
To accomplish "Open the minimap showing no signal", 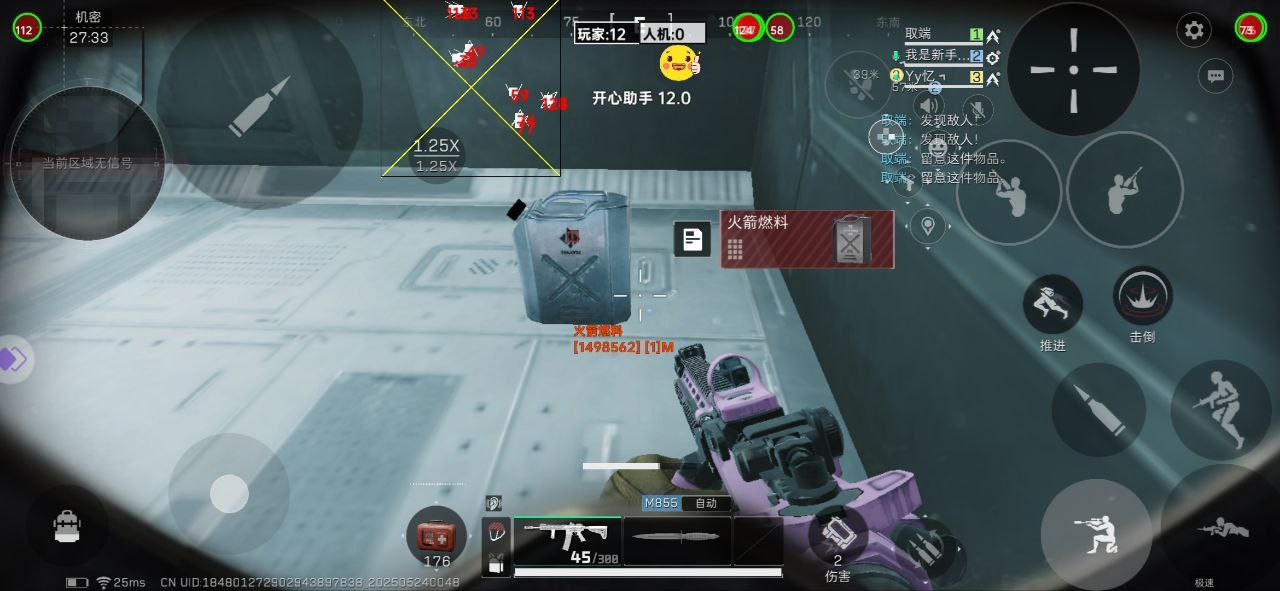I will pyautogui.click(x=87, y=163).
